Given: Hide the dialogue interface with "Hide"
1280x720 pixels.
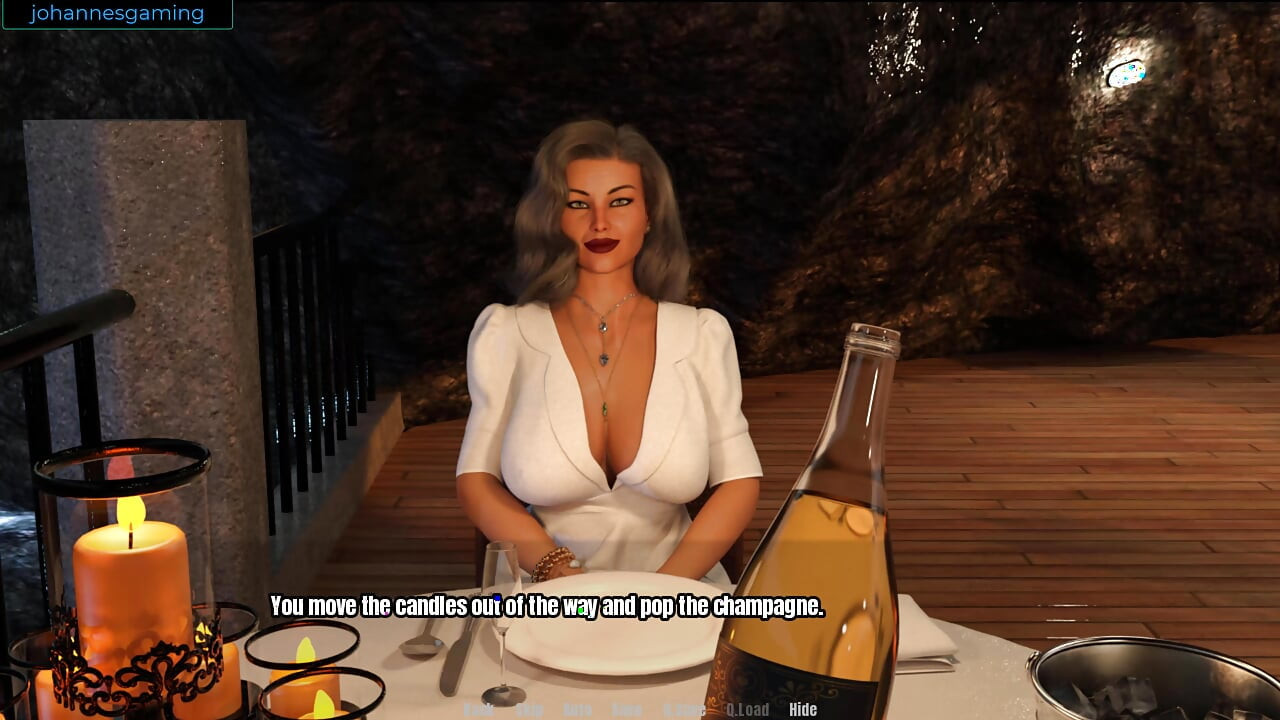Looking at the screenshot, I should point(804,709).
